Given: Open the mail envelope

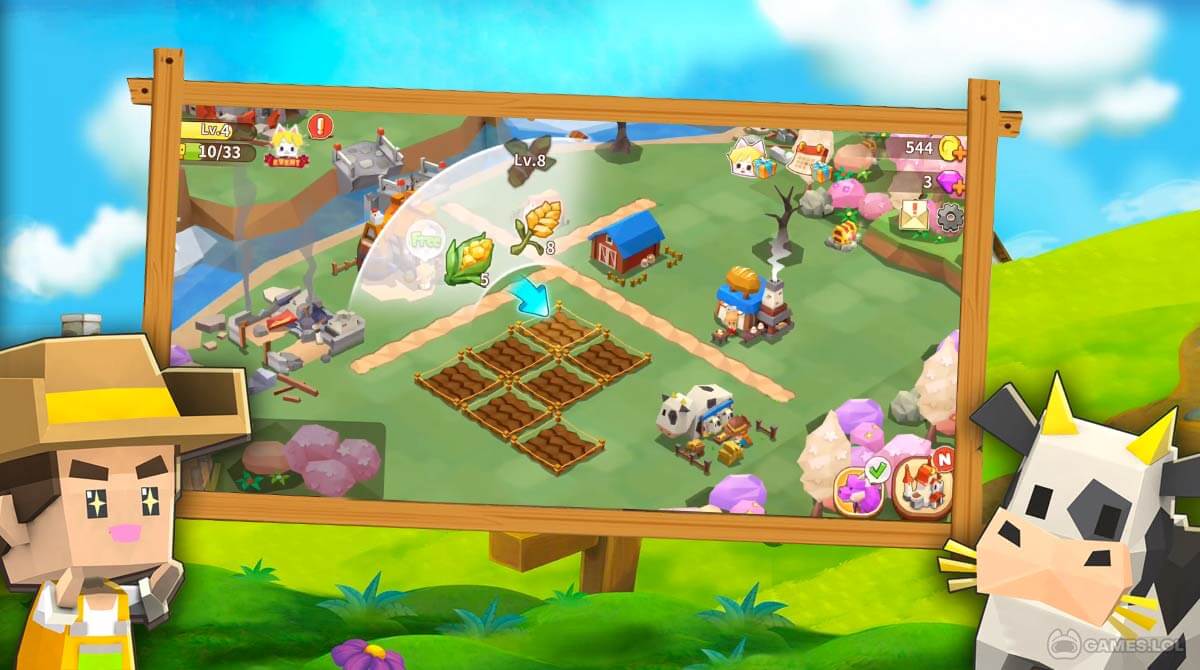Looking at the screenshot, I should pos(915,213).
